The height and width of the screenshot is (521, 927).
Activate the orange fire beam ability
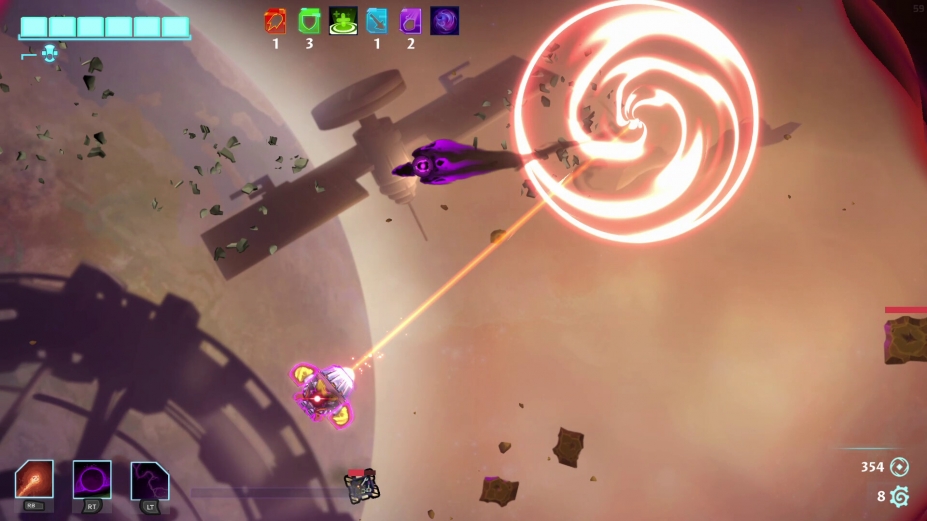coord(34,480)
